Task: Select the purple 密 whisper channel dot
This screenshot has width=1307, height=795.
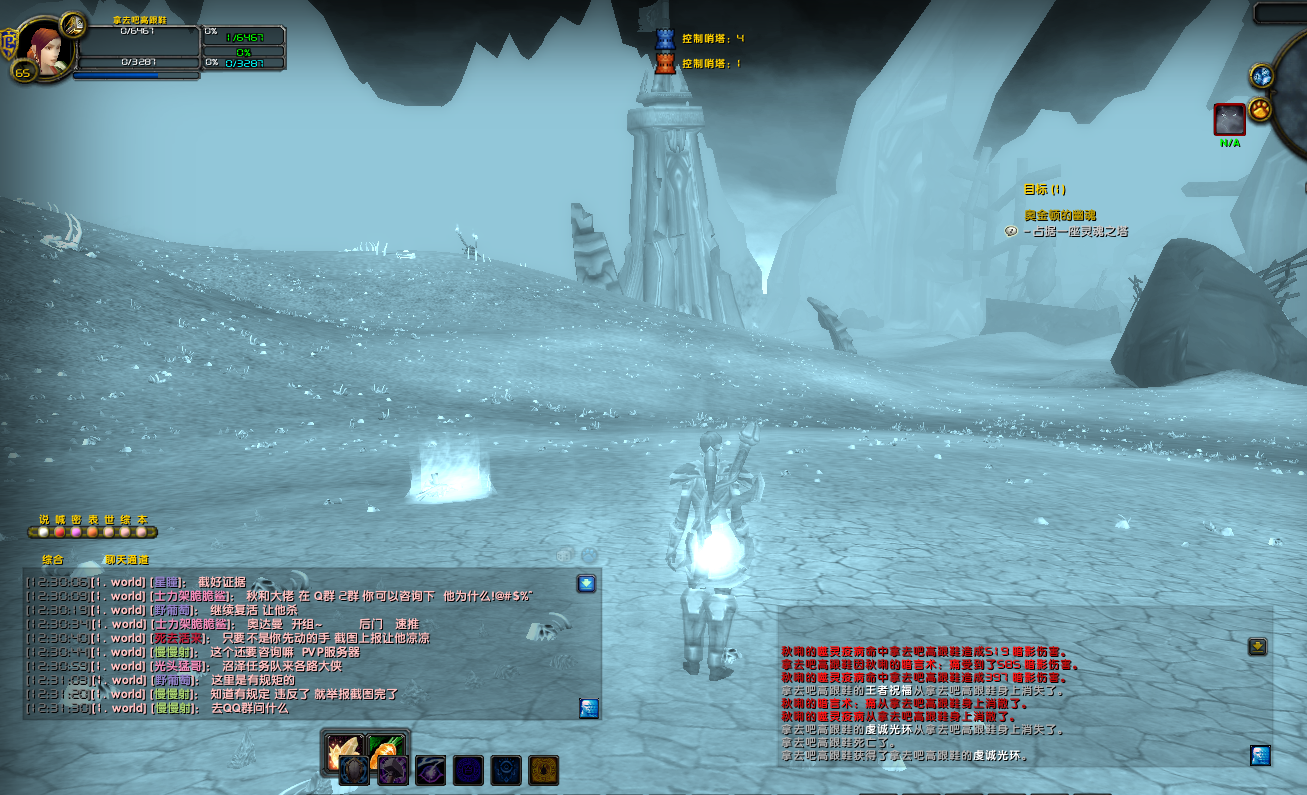Action: tap(76, 532)
